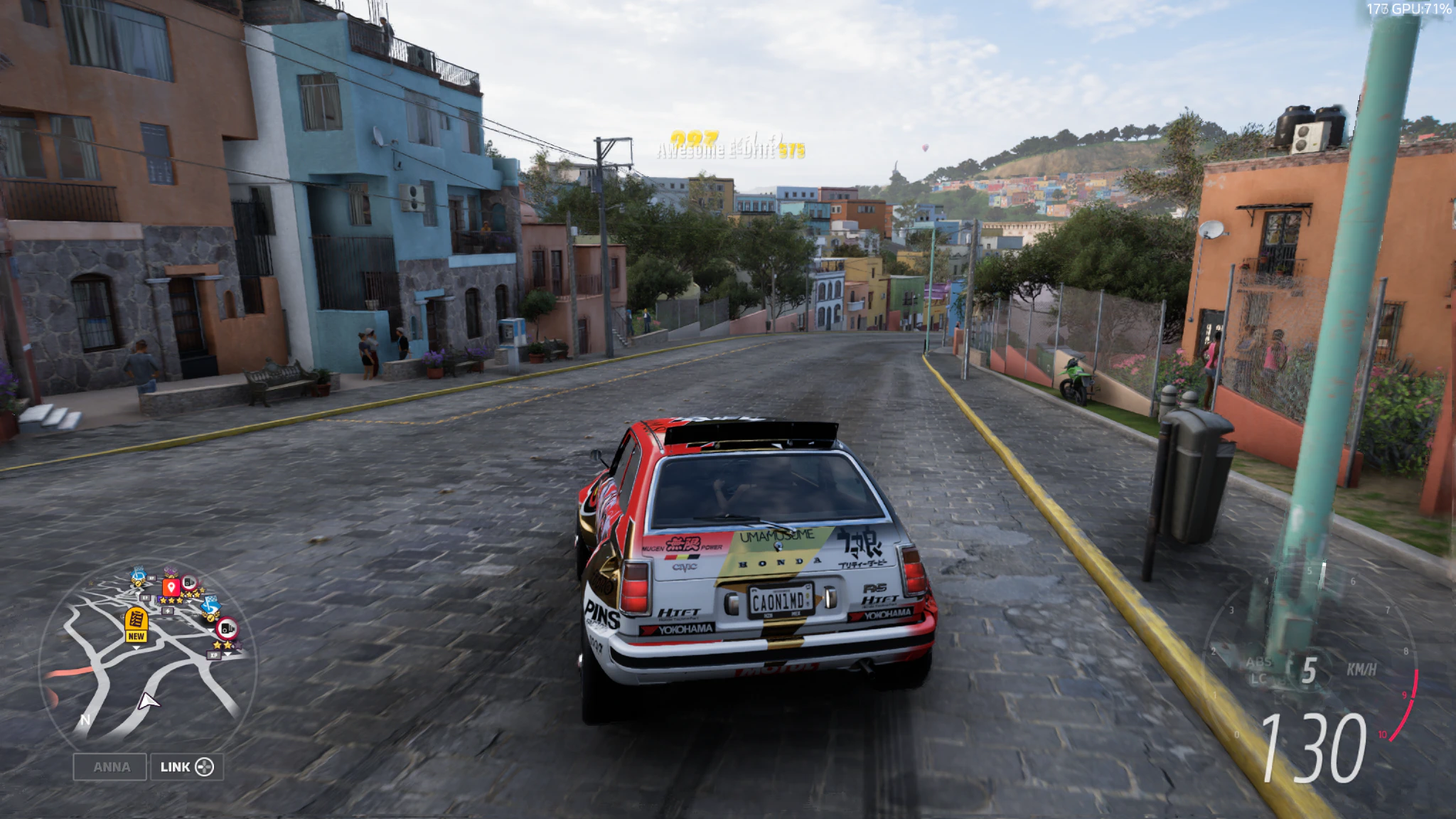Click the small lightning bolt map marker
This screenshot has height=819, width=1456.
pyautogui.click(x=168, y=610)
